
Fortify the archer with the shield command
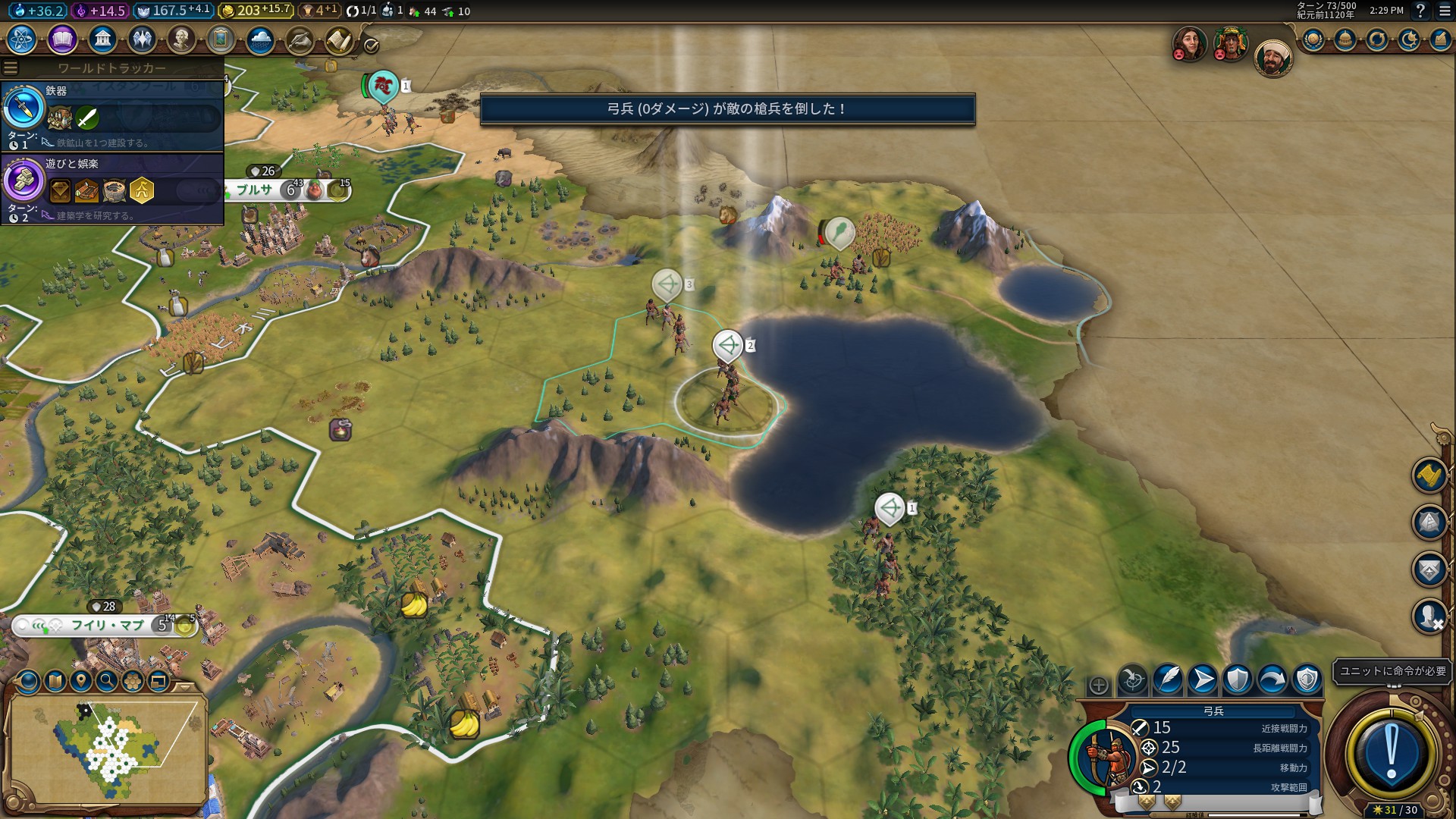1238,680
